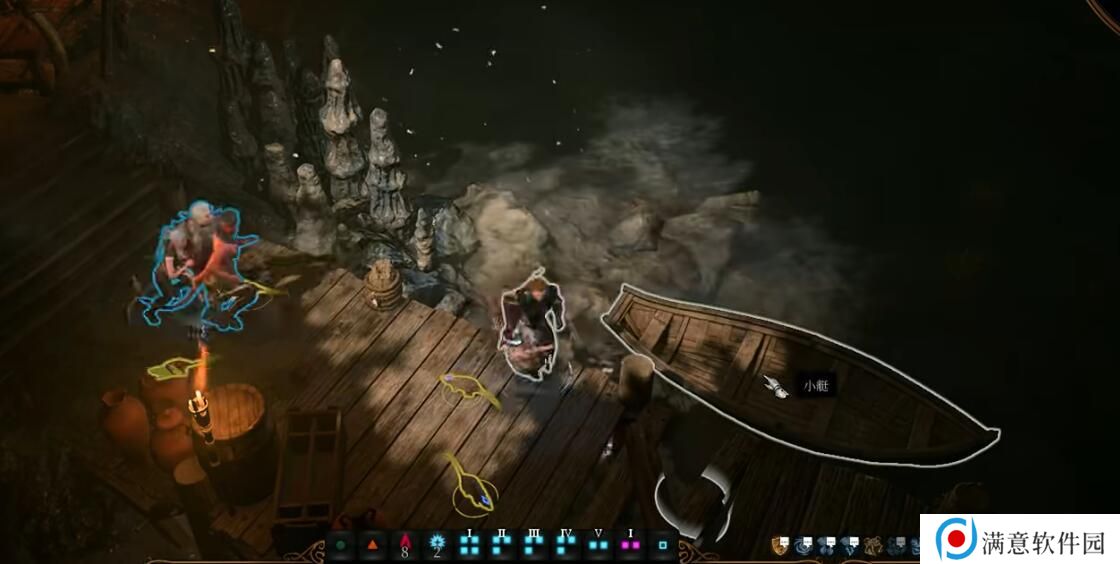Activate the blue swirl icon
Screen dimensions: 1120x564
pyautogui.click(x=803, y=545)
